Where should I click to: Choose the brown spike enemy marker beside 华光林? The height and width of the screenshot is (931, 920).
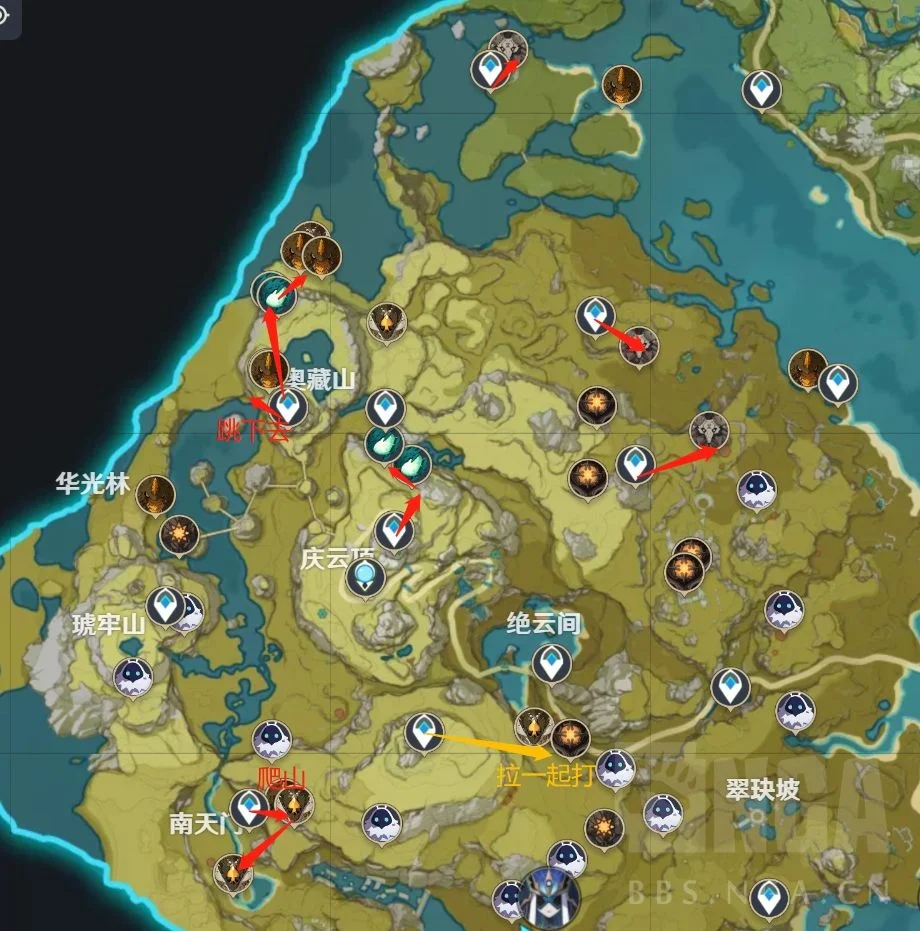click(x=156, y=494)
